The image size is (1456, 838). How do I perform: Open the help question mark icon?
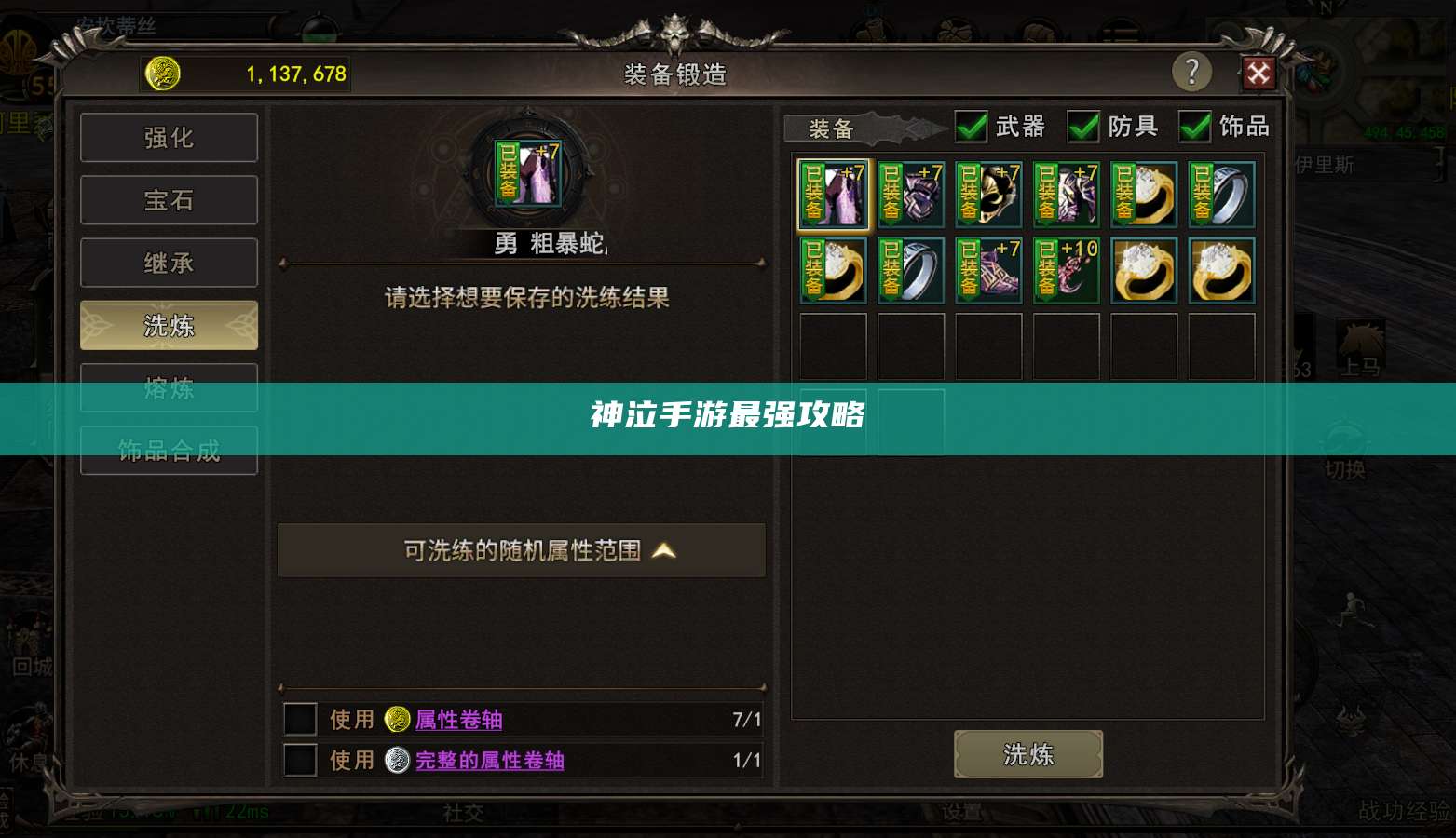pyautogui.click(x=1192, y=71)
